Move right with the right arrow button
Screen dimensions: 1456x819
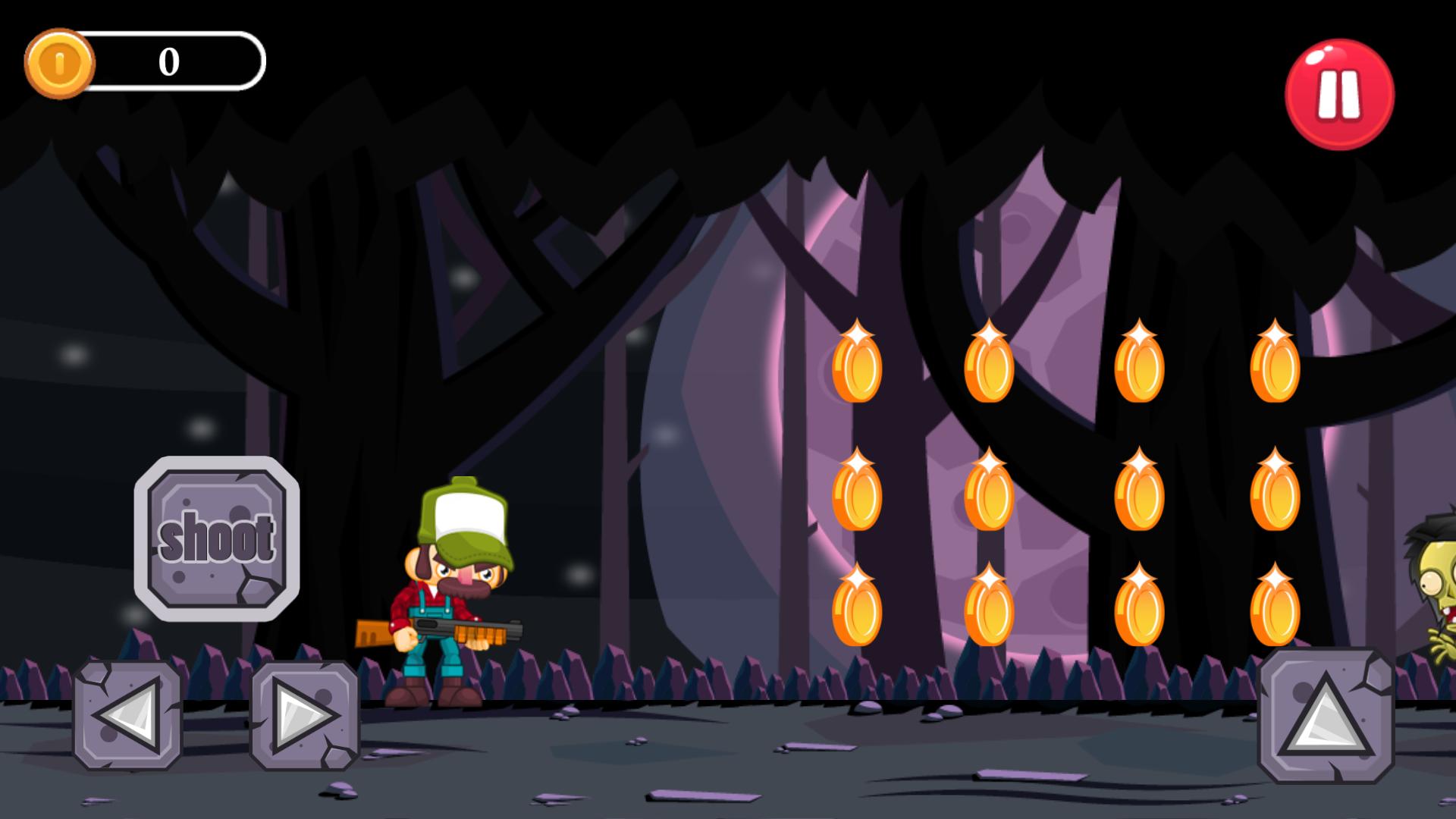[x=304, y=715]
